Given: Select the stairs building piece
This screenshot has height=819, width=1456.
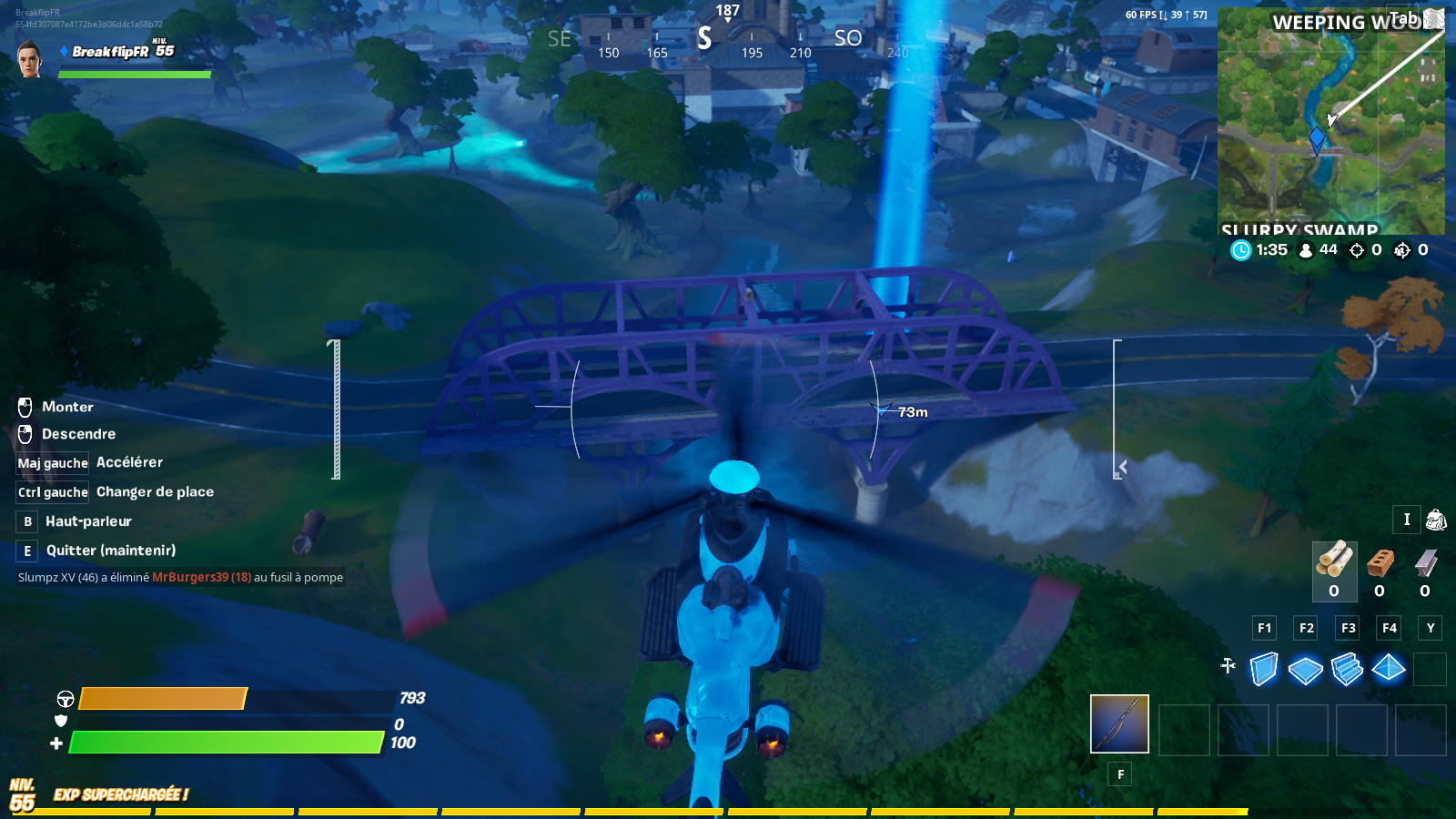Looking at the screenshot, I should [1347, 670].
